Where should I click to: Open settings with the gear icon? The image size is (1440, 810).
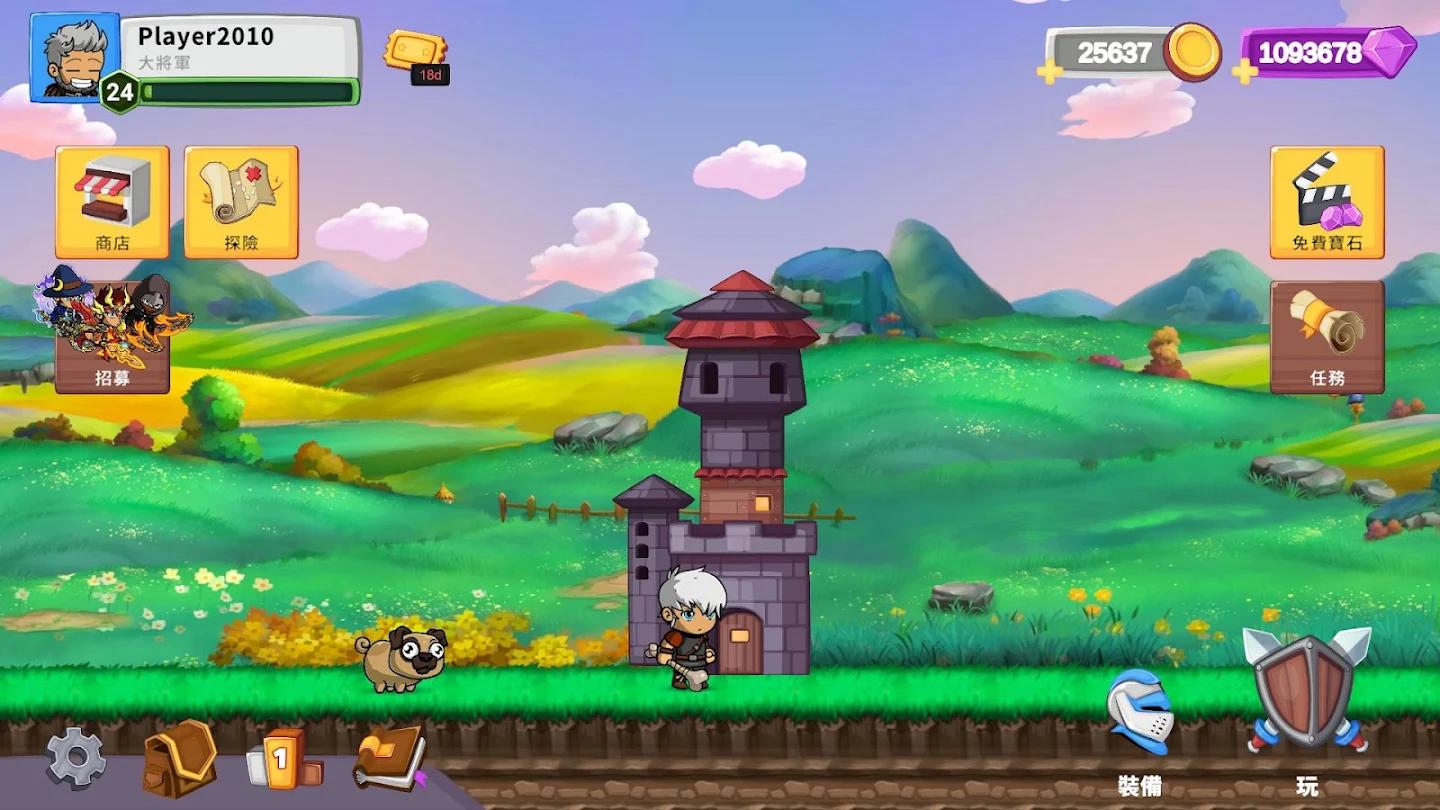point(76,758)
